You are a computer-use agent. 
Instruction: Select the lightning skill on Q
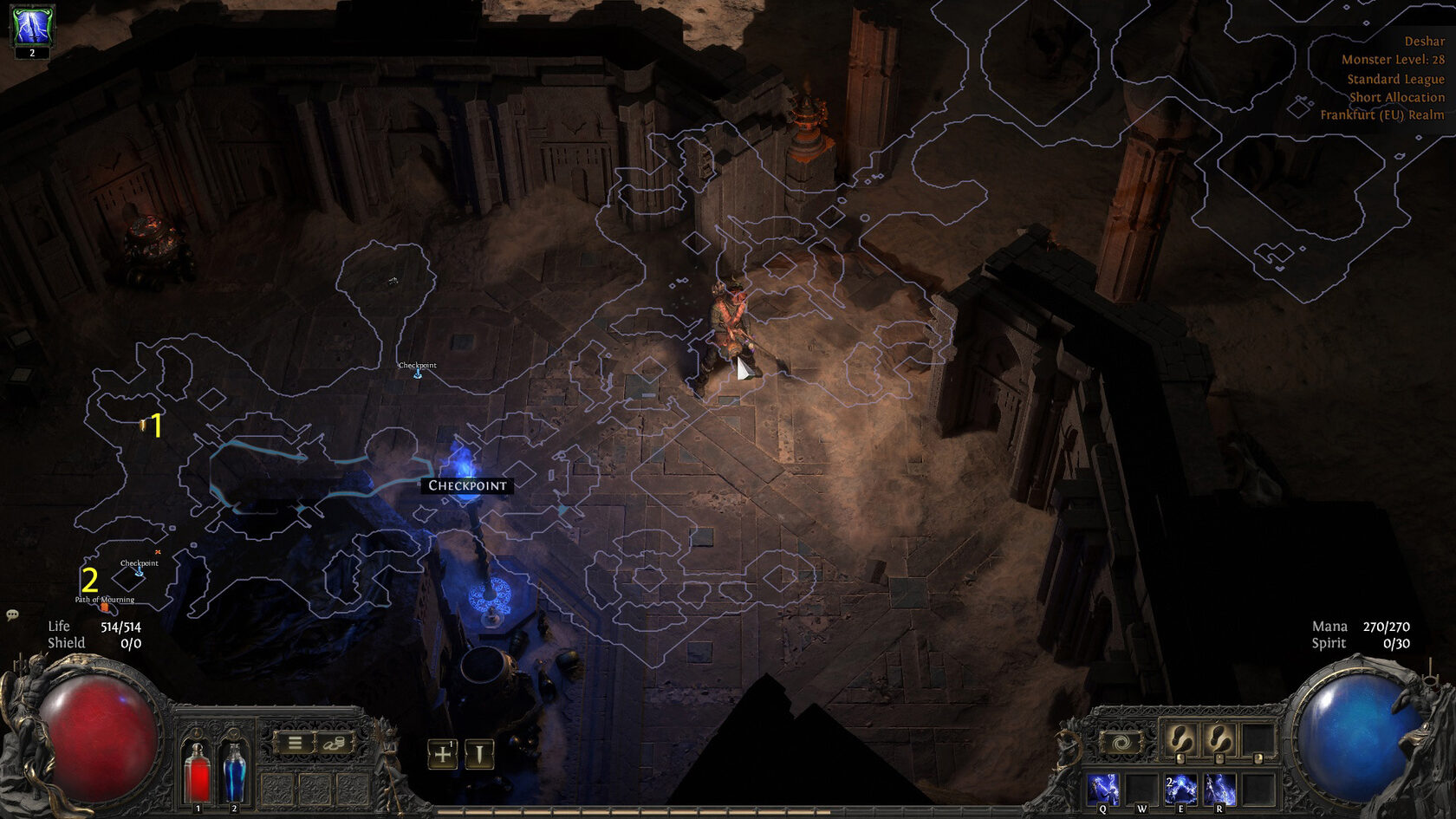click(1102, 790)
